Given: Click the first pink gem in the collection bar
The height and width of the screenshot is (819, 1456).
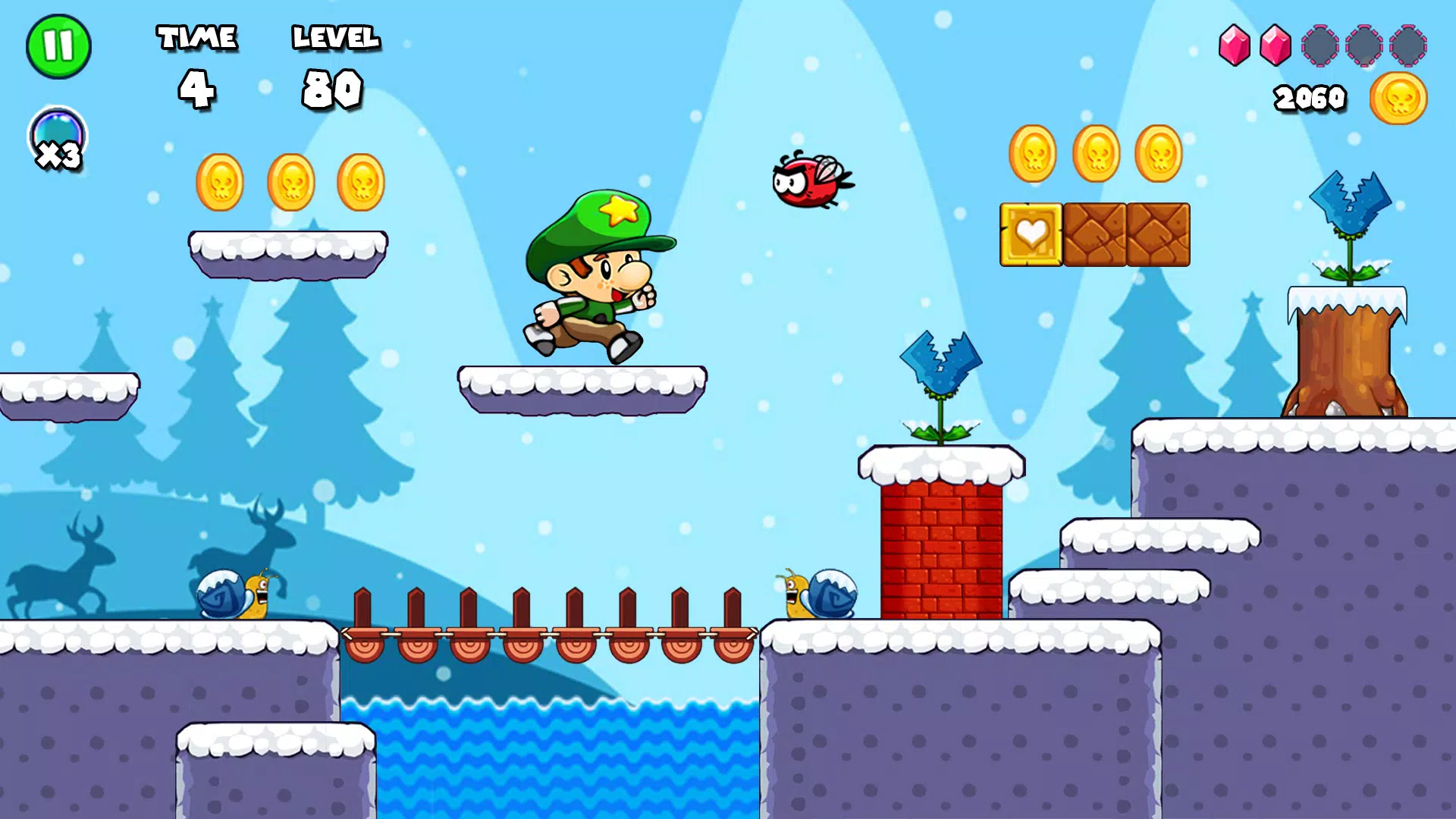Looking at the screenshot, I should click(1236, 44).
